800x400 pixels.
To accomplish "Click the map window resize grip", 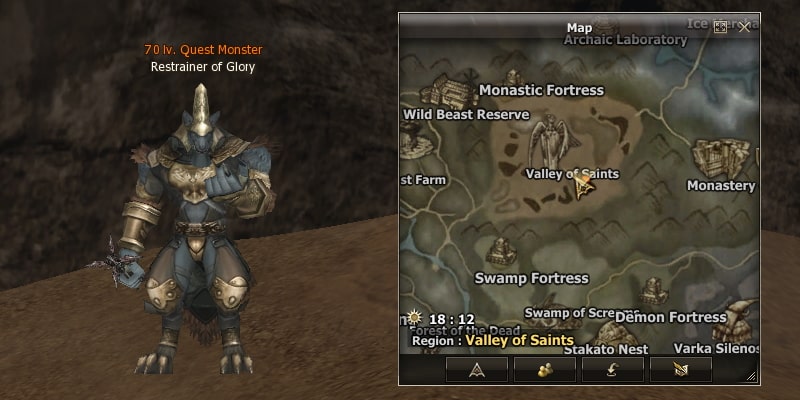I will click(x=751, y=376).
